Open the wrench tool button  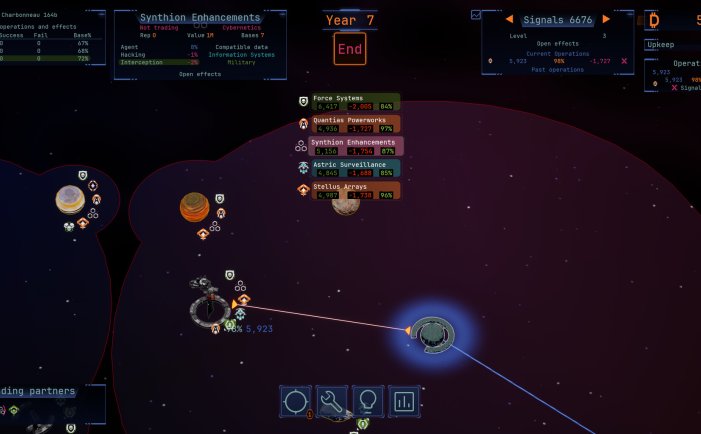332,401
